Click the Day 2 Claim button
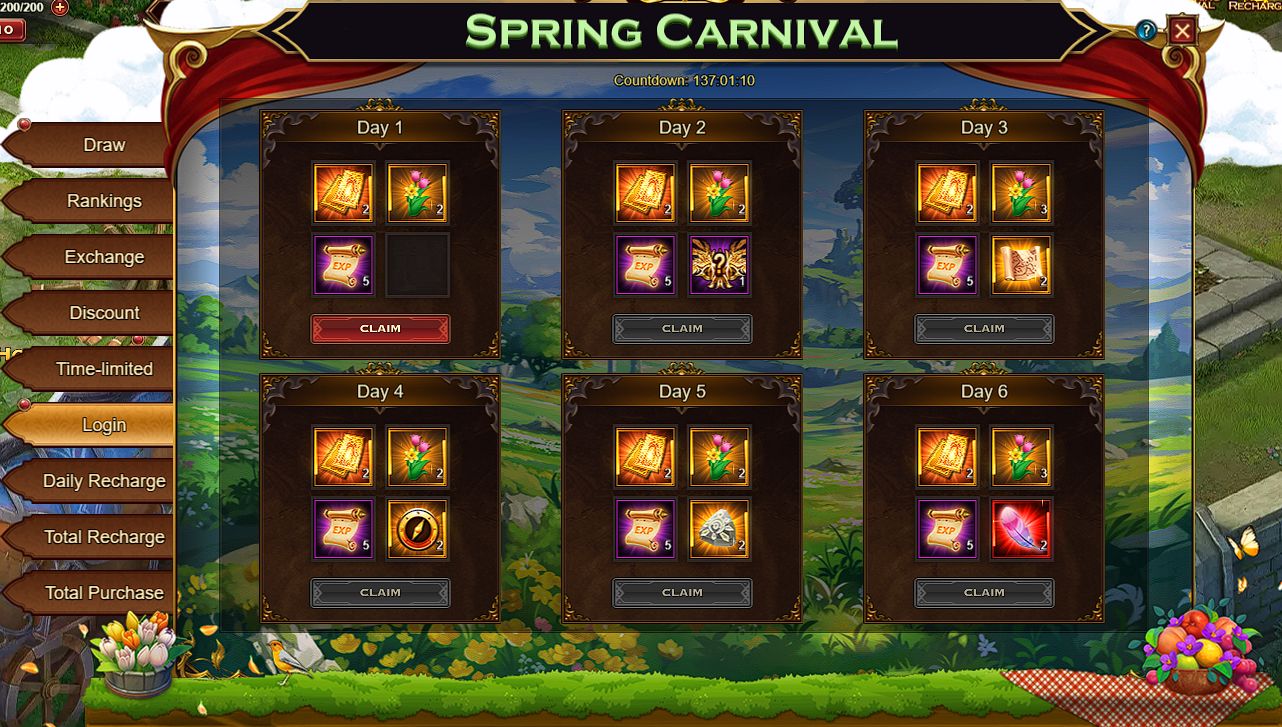 [682, 329]
